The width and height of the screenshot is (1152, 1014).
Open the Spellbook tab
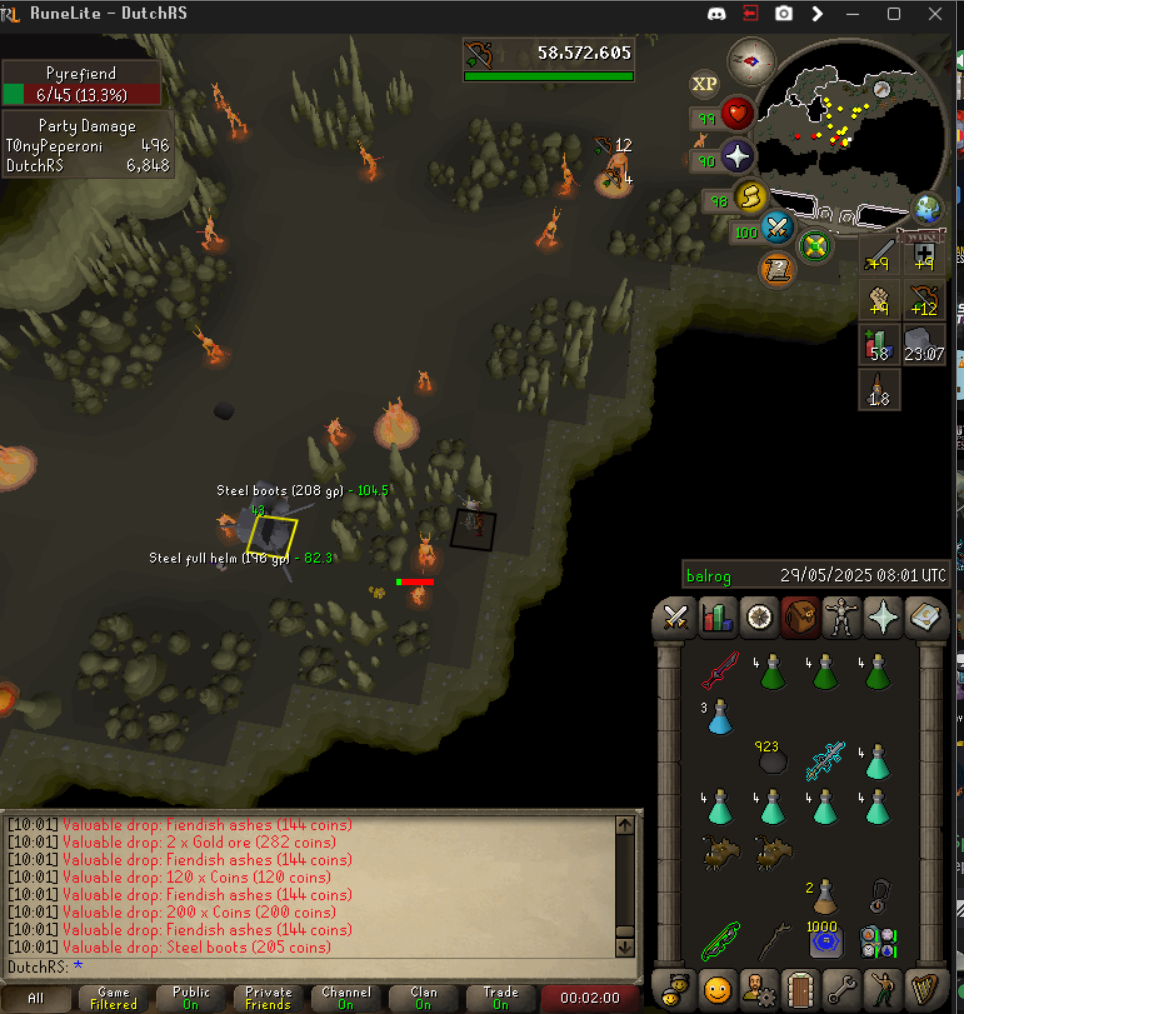point(926,618)
